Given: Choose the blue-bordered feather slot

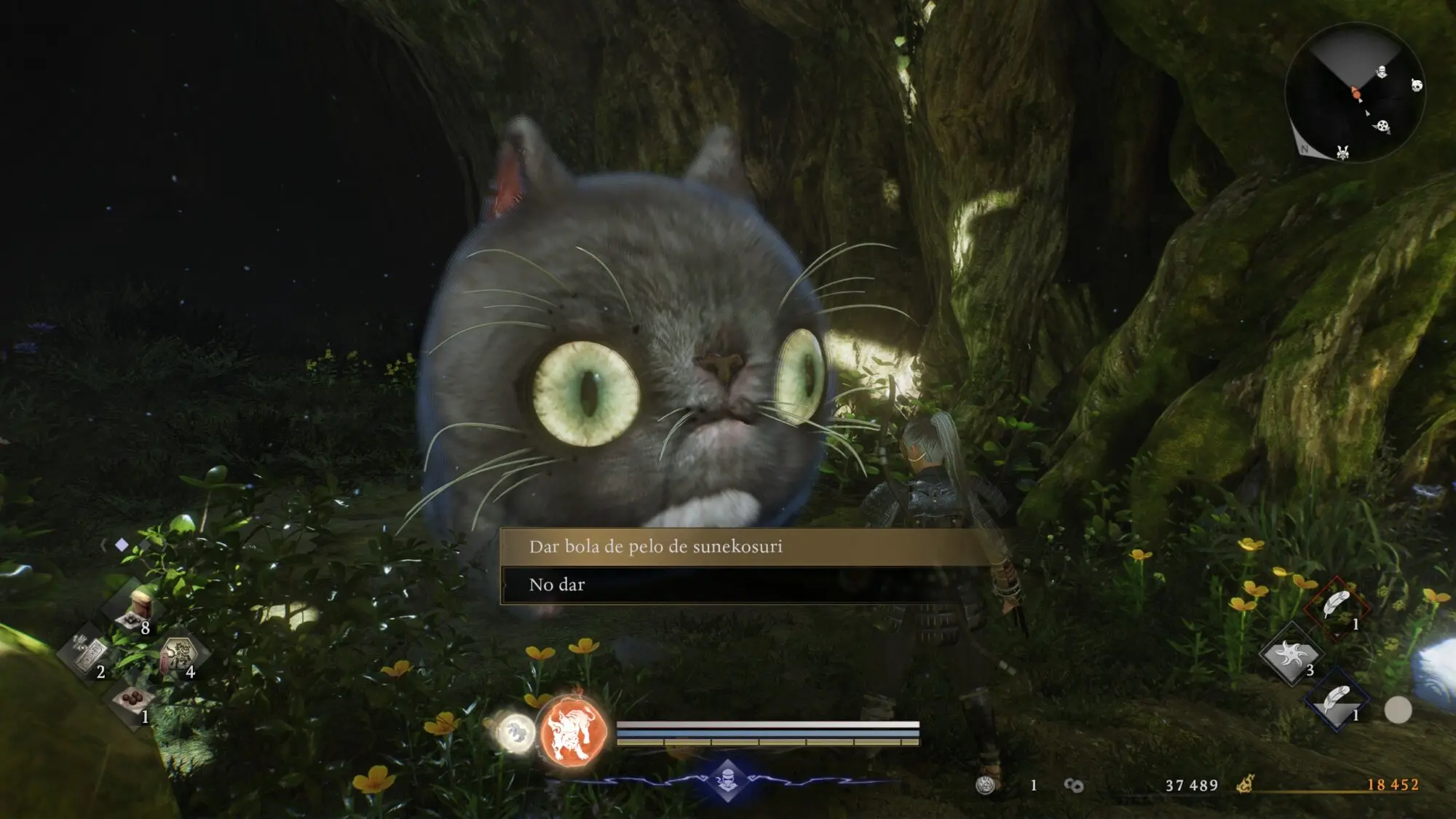Looking at the screenshot, I should 1337,700.
